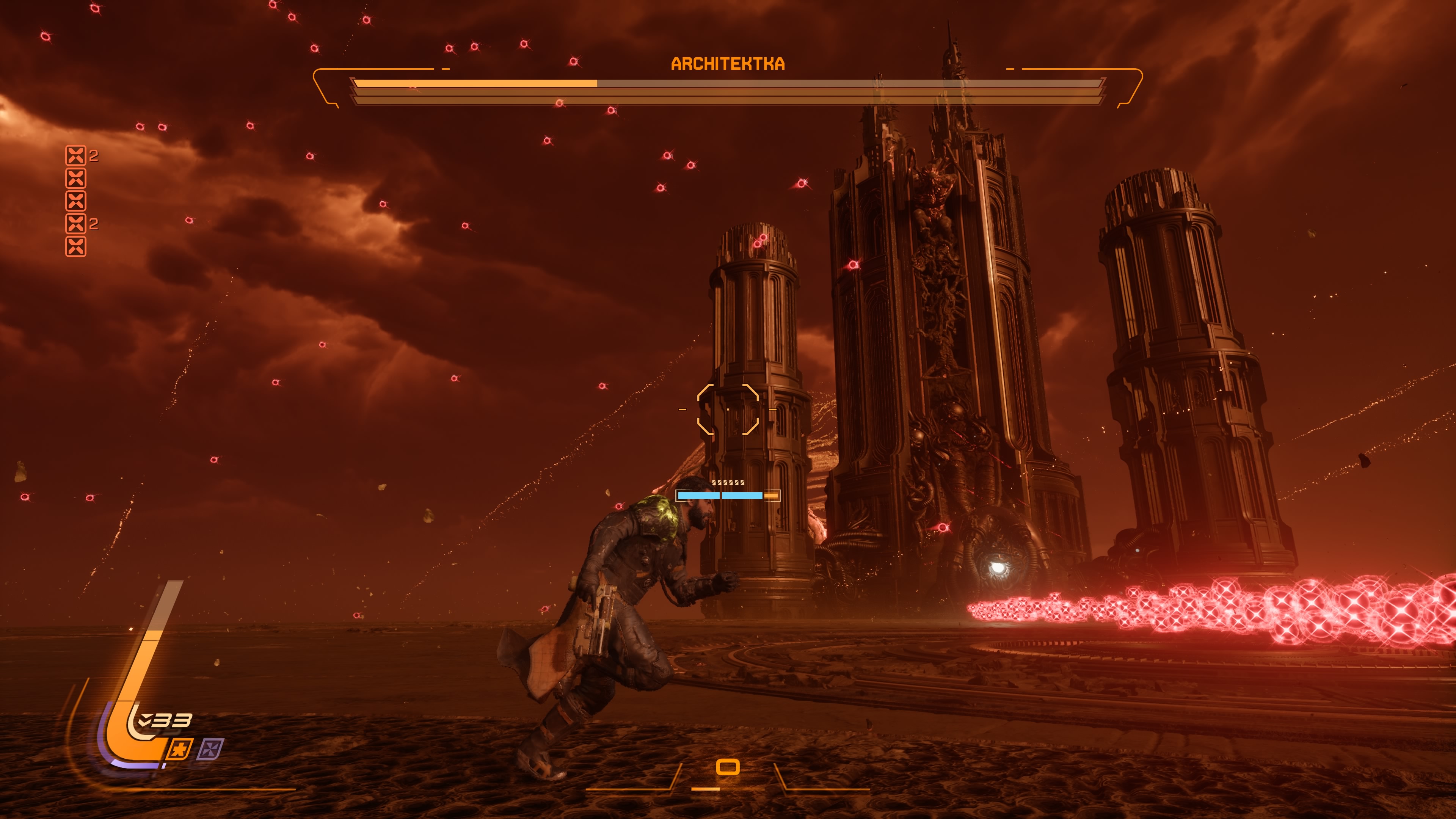Activate the purple pinwheel ability icon
Image resolution: width=1456 pixels, height=819 pixels.
(211, 750)
